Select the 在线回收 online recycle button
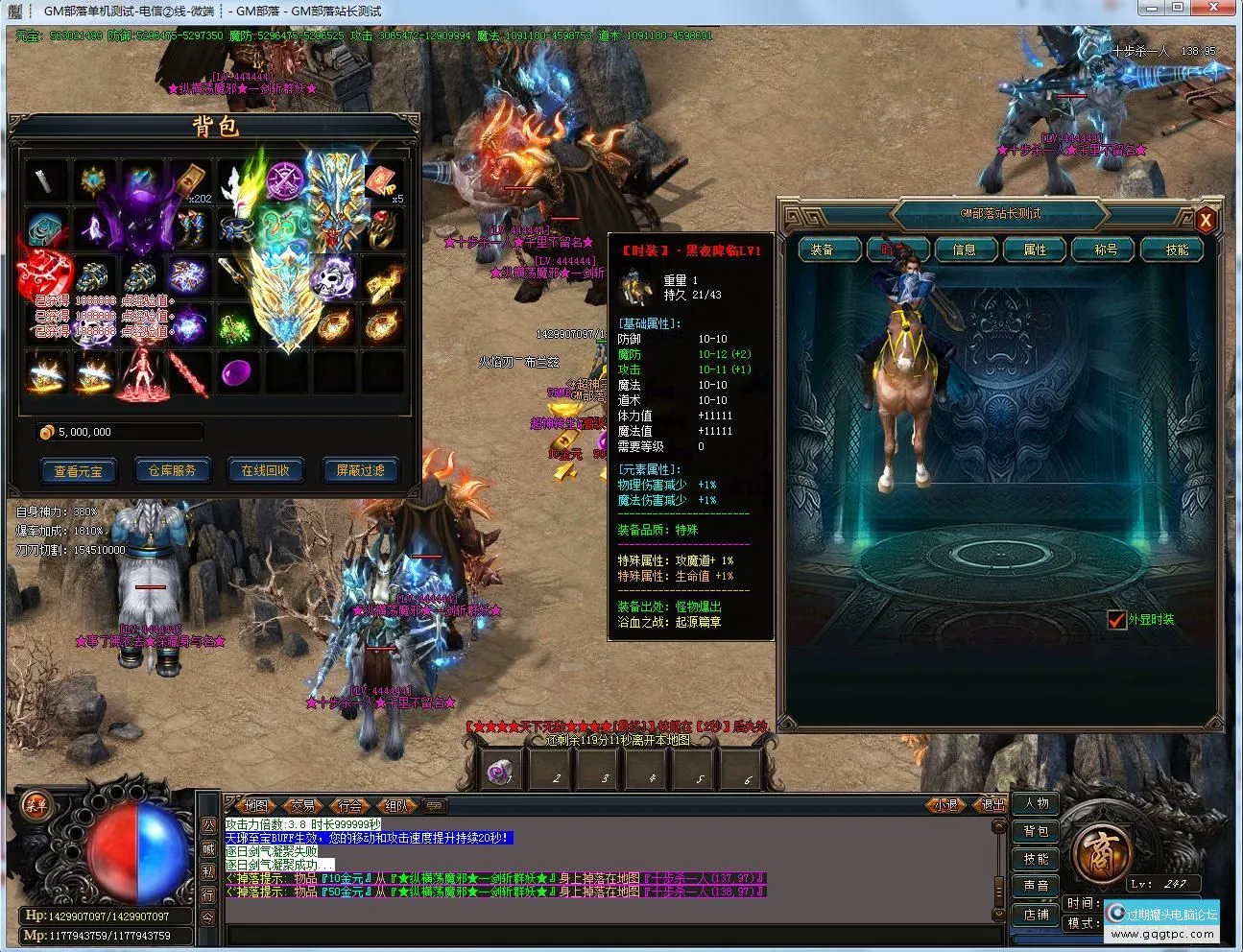This screenshot has height=952, width=1243. point(266,470)
